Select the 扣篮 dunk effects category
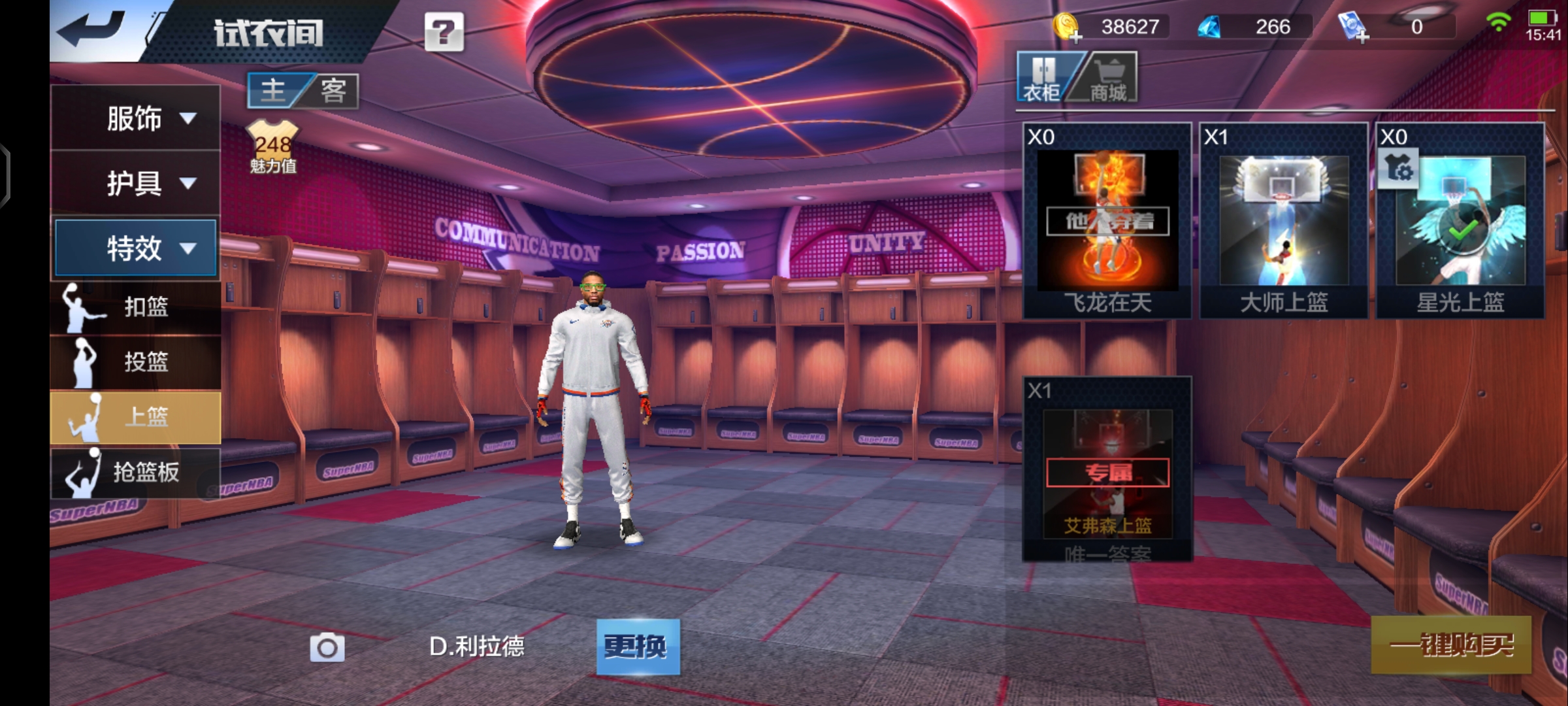This screenshot has width=1568, height=706. (136, 307)
